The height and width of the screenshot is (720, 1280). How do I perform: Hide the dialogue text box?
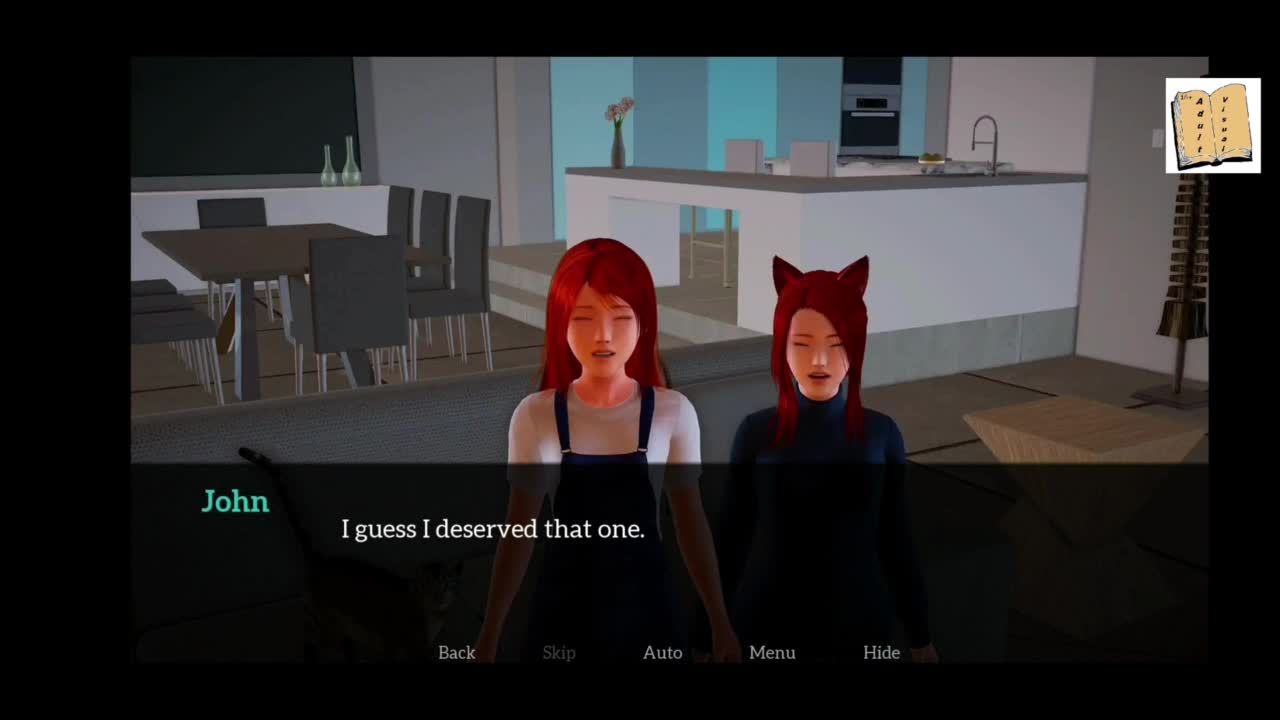(881, 653)
